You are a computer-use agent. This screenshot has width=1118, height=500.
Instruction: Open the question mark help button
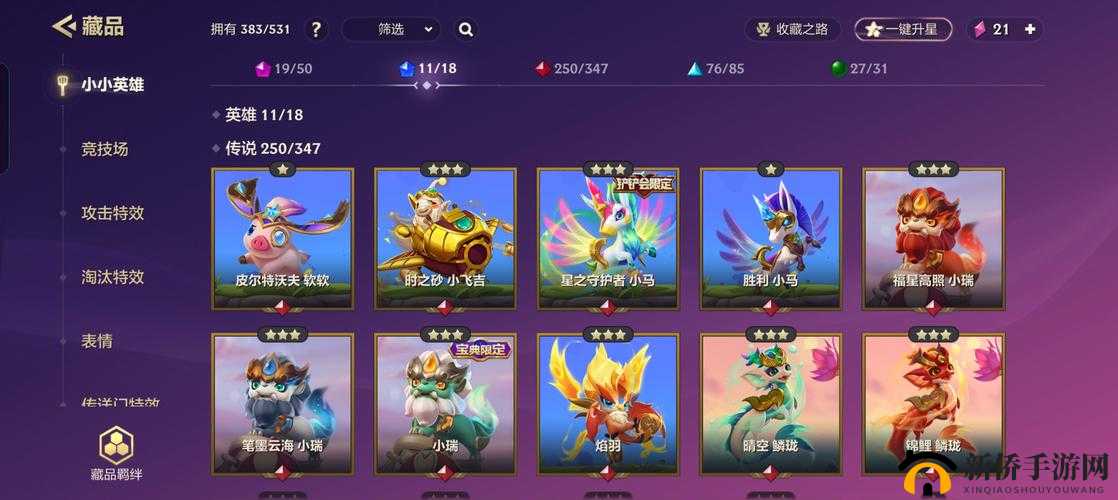point(316,29)
